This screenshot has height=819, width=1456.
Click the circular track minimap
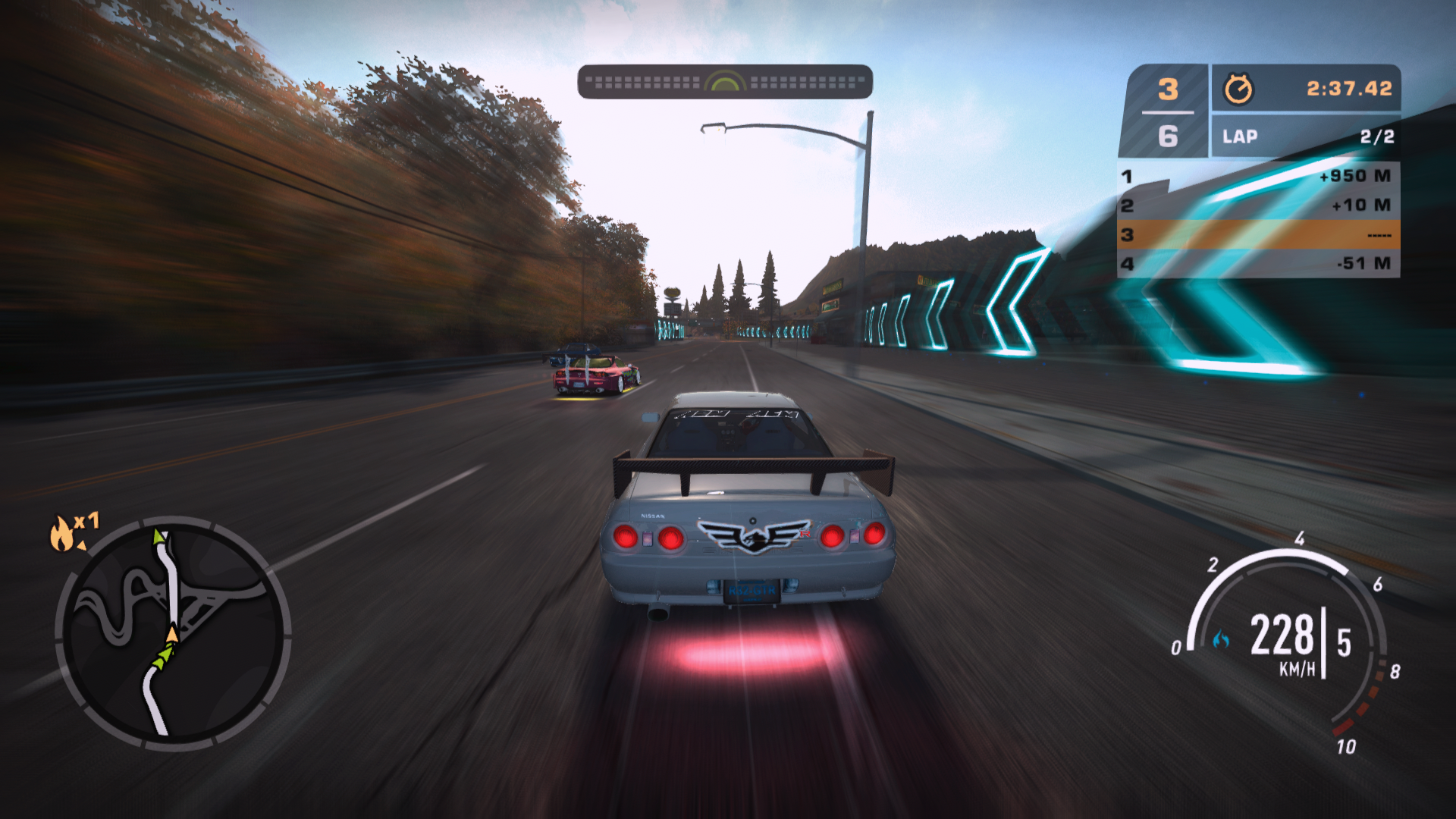(x=173, y=633)
